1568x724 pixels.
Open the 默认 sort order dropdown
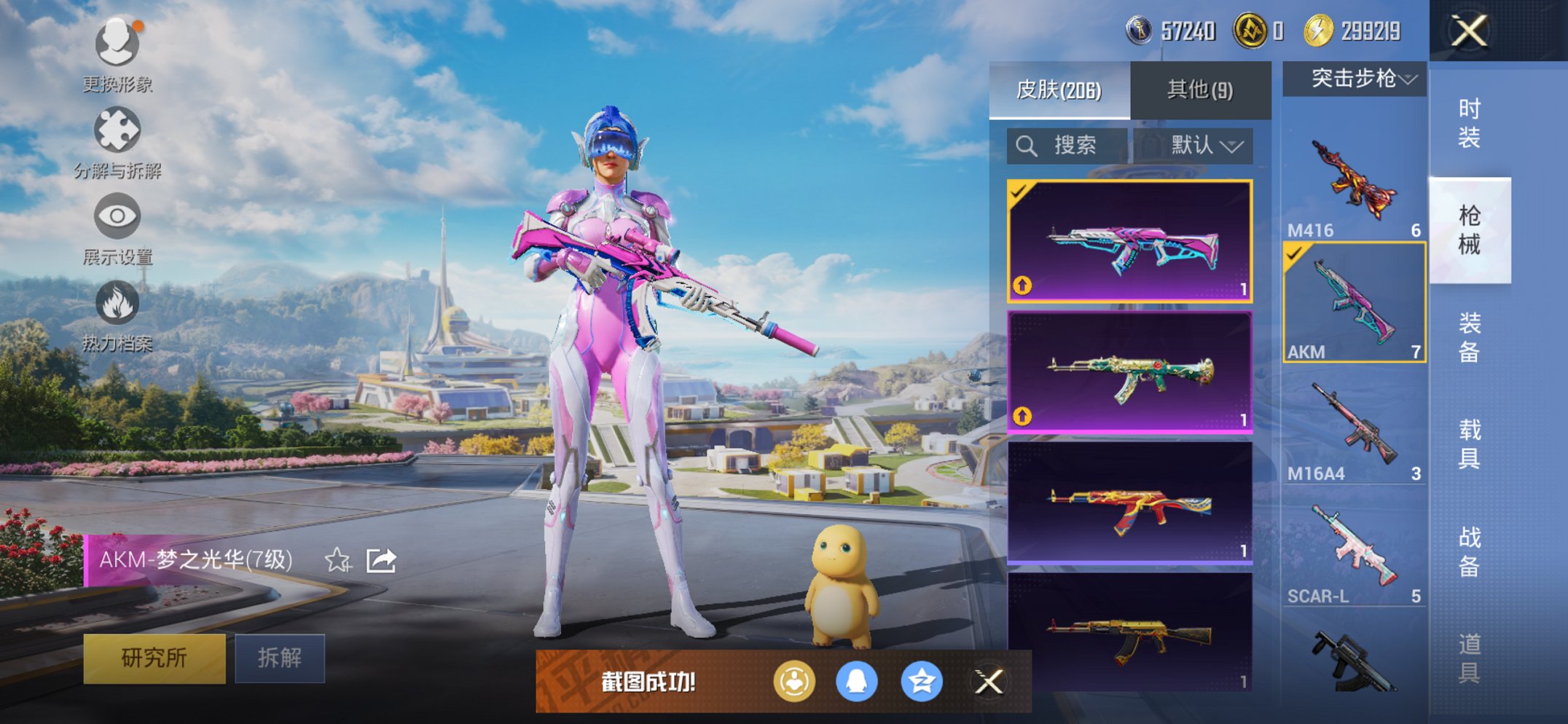click(1202, 145)
